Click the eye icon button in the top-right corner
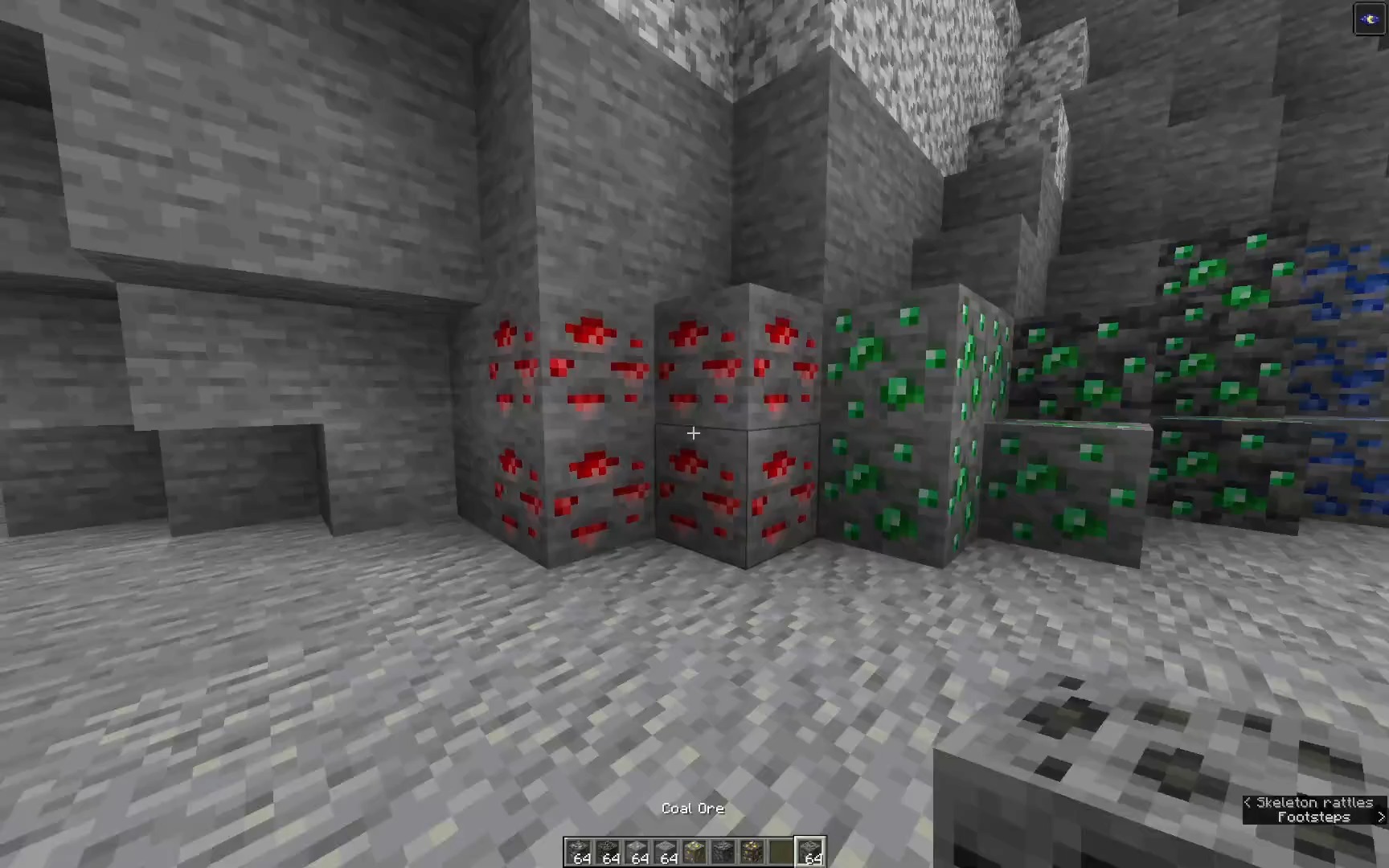Screen dimensions: 1389x868 [x=1369, y=18]
